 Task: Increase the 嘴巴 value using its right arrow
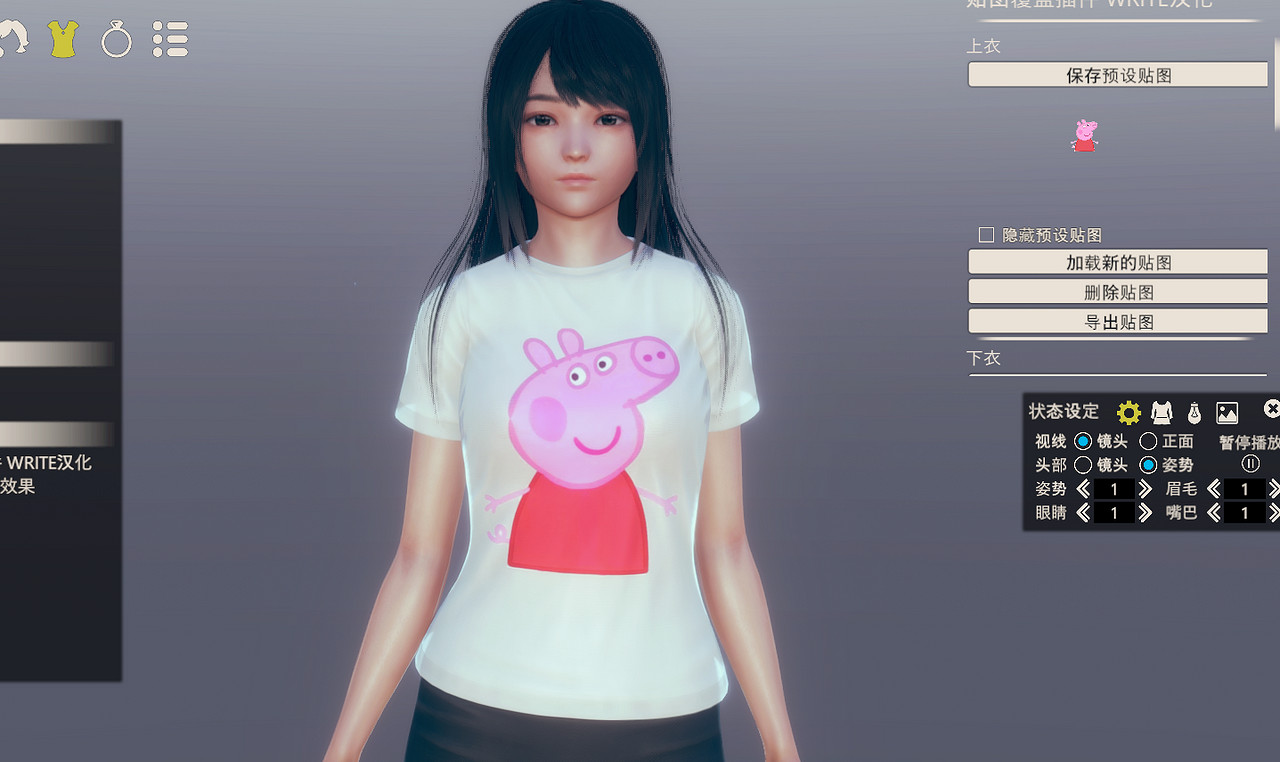coord(1272,513)
